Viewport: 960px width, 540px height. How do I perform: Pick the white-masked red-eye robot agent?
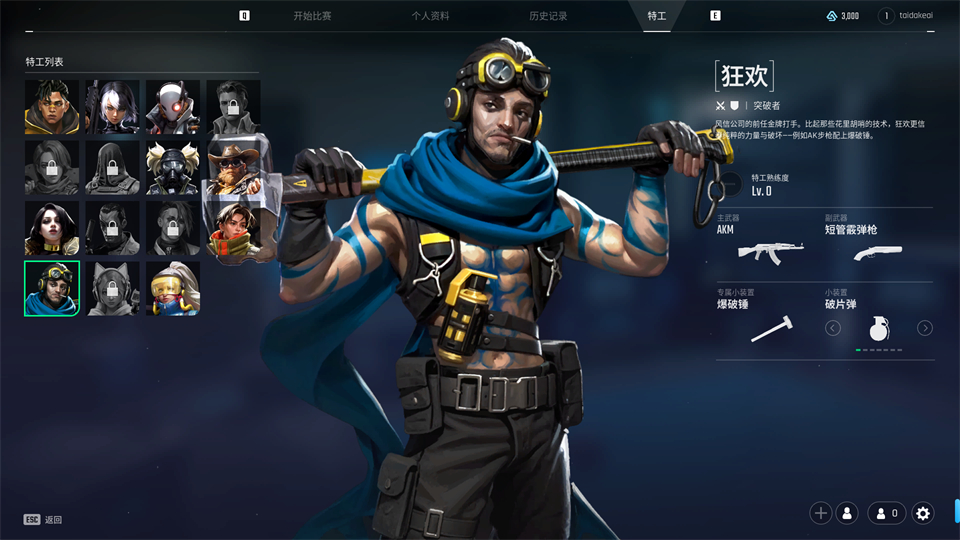(173, 107)
